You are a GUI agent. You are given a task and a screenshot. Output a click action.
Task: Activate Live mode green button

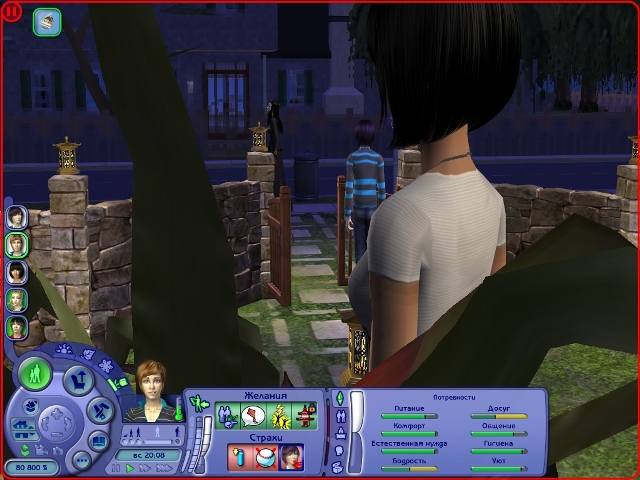click(x=36, y=375)
